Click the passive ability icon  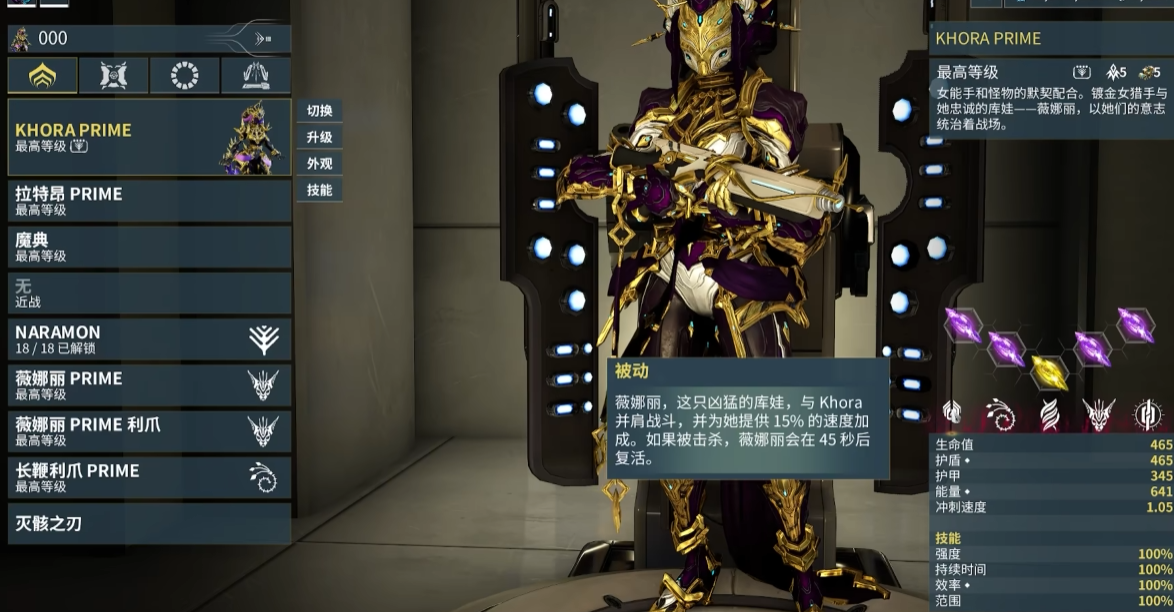(x=952, y=413)
